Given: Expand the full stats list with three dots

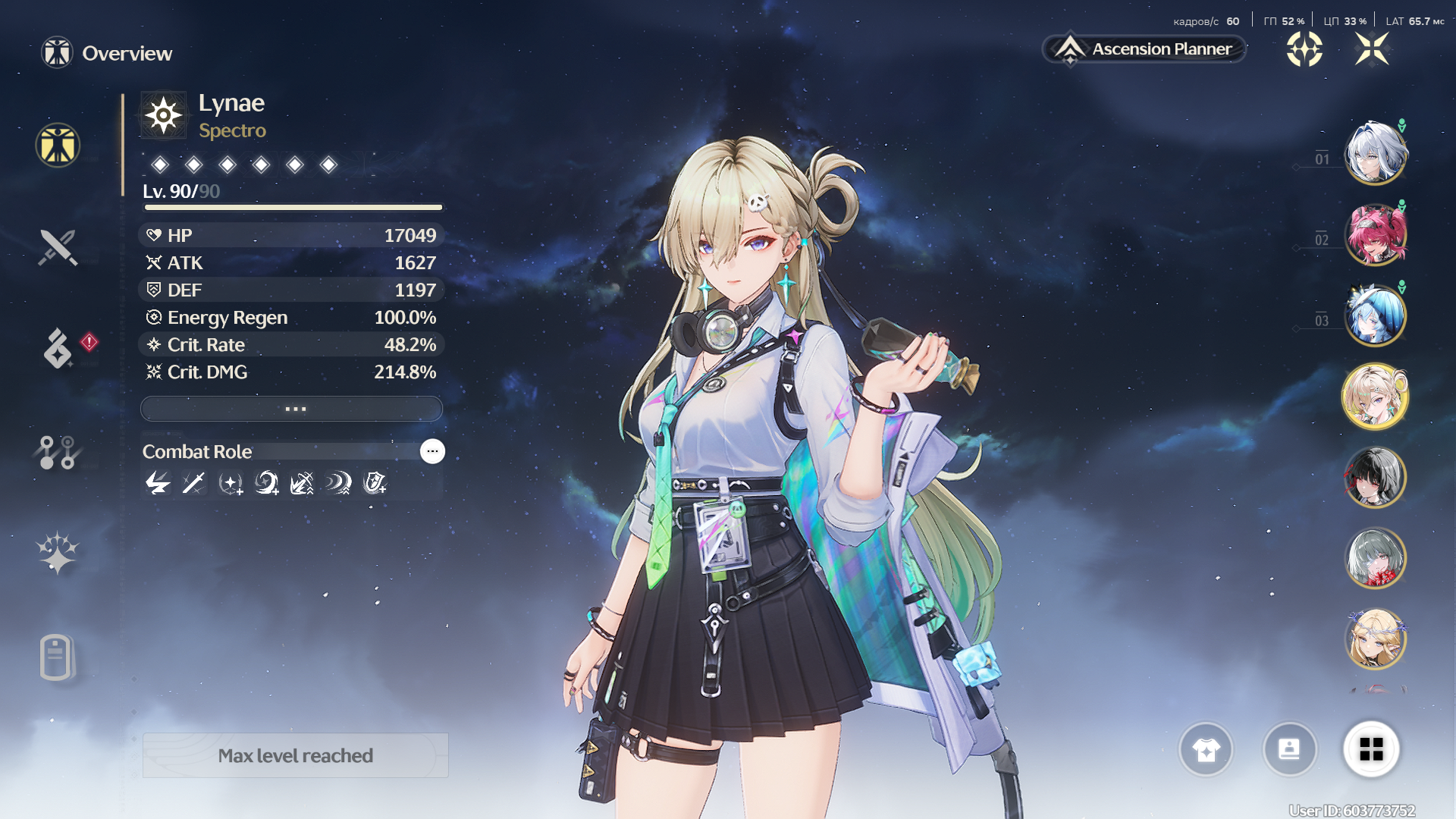Looking at the screenshot, I should pyautogui.click(x=292, y=409).
